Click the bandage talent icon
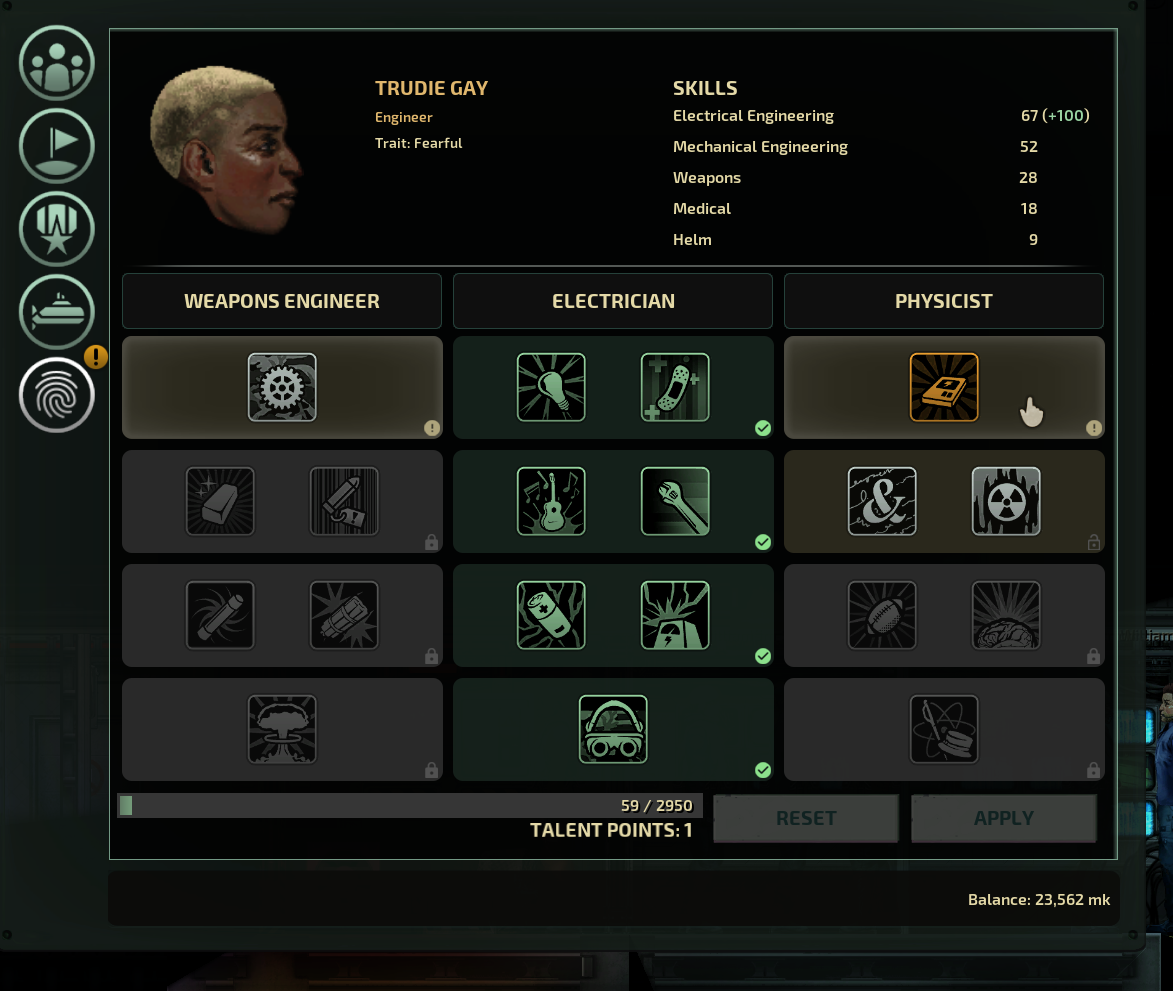Image resolution: width=1173 pixels, height=991 pixels. pyautogui.click(x=675, y=387)
